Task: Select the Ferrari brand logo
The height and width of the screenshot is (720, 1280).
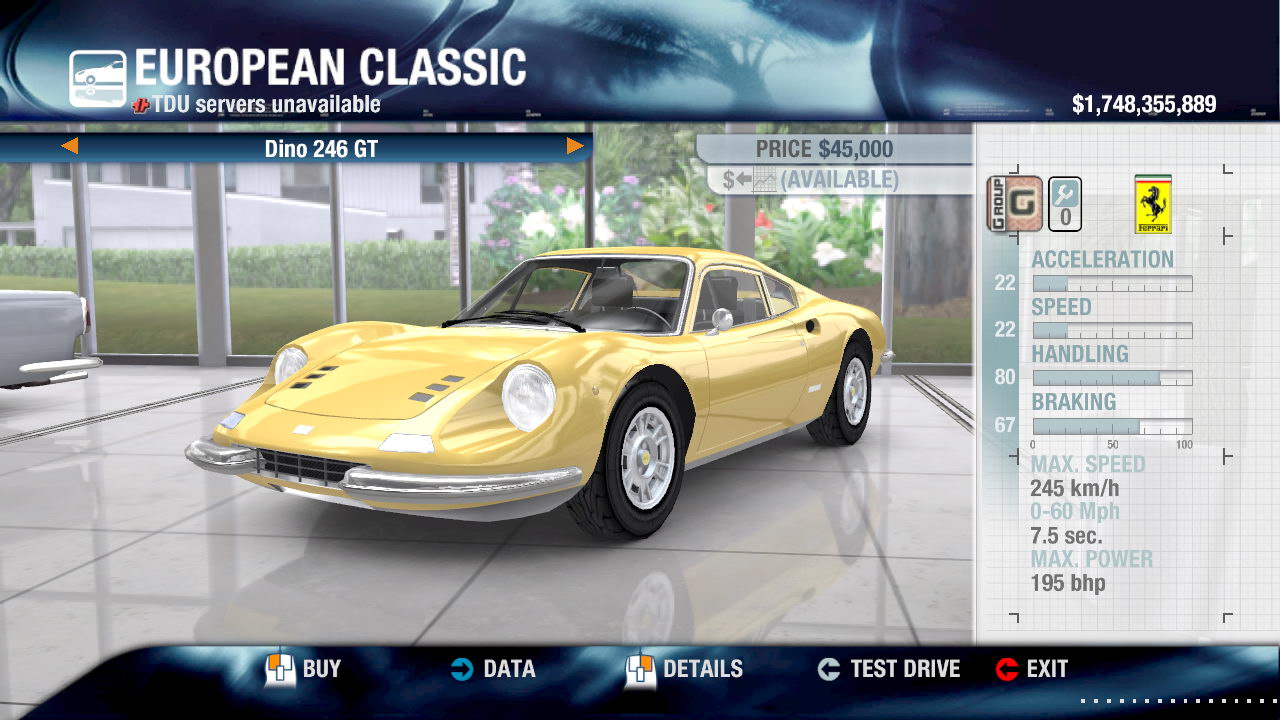Action: [x=1153, y=204]
